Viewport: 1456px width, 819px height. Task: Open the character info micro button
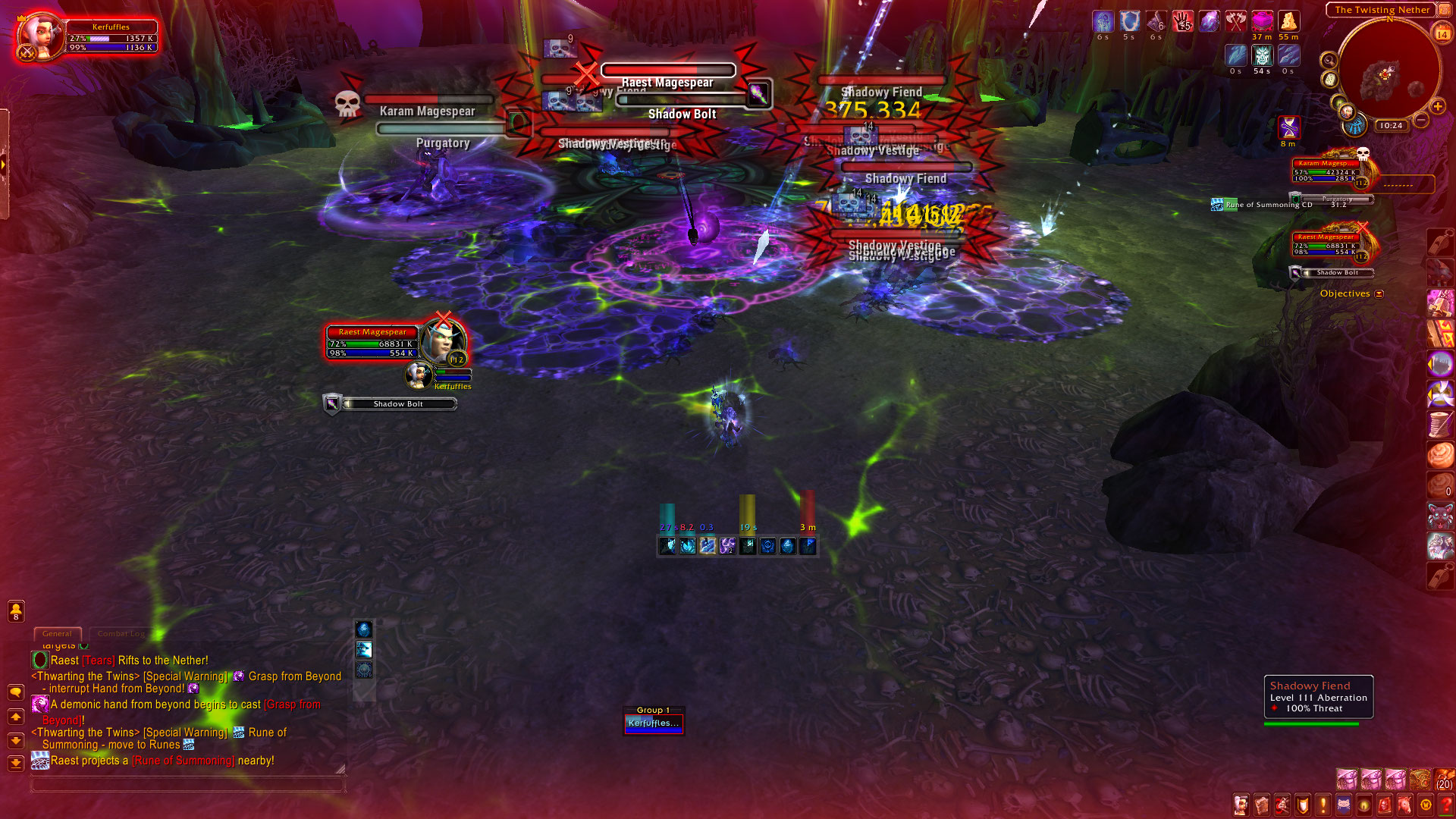pyautogui.click(x=1241, y=805)
